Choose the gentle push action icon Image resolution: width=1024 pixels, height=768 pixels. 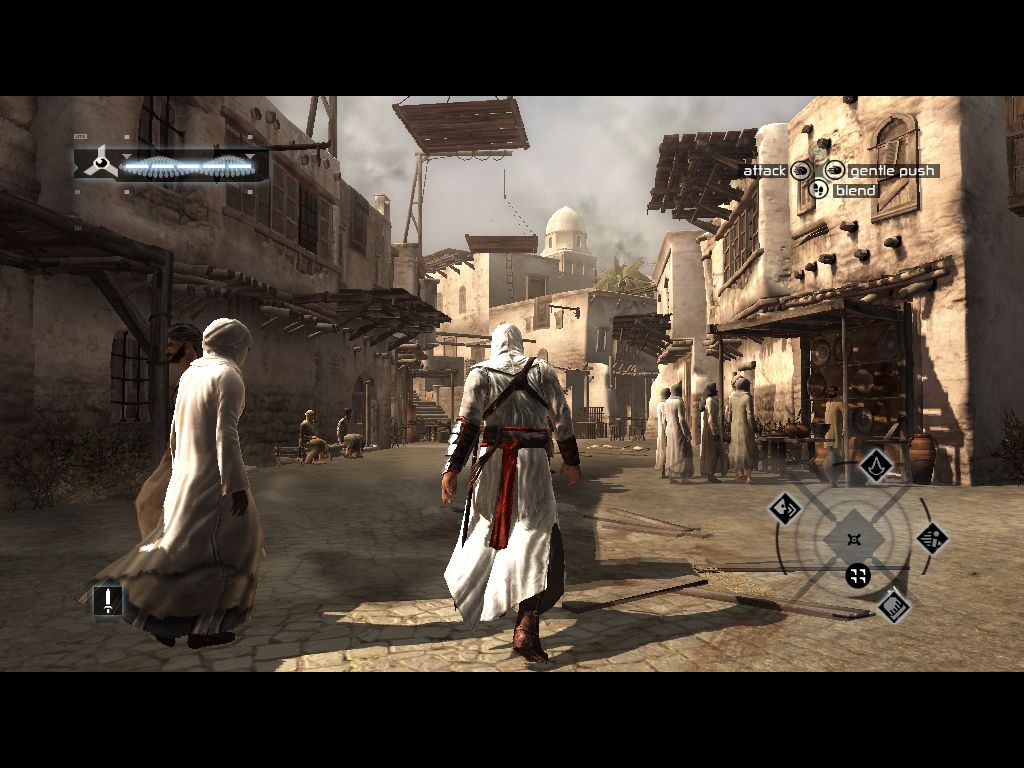[x=834, y=171]
